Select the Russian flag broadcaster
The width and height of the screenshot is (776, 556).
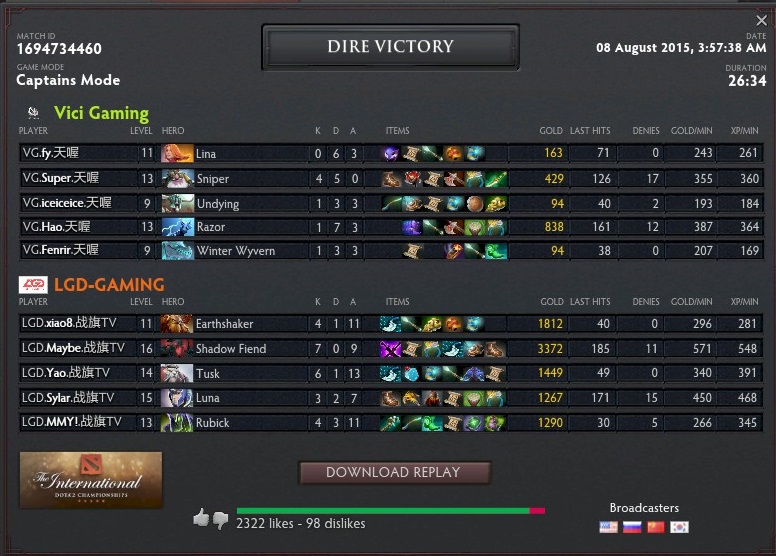632,527
